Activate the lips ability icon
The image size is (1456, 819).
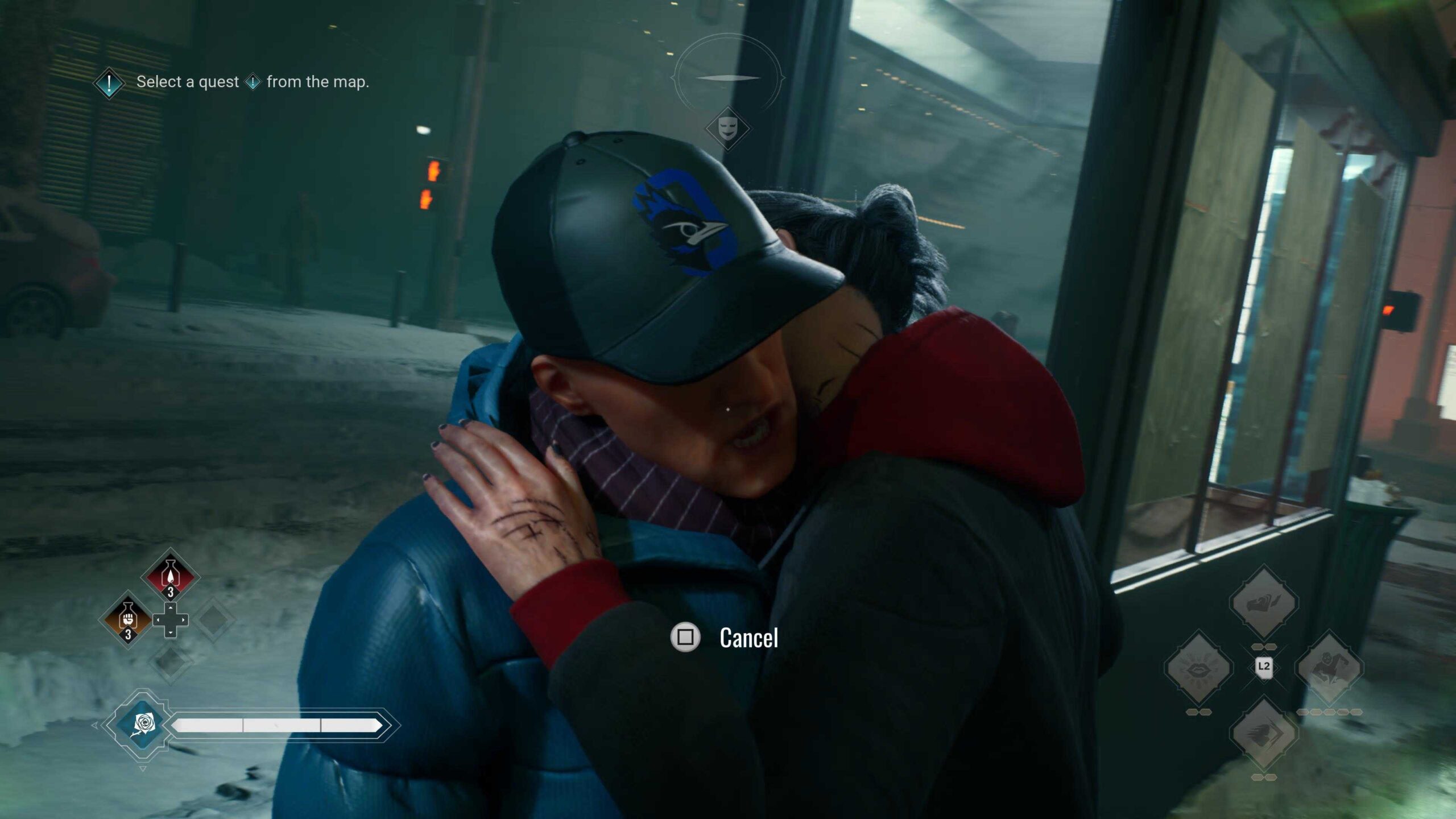[1198, 667]
